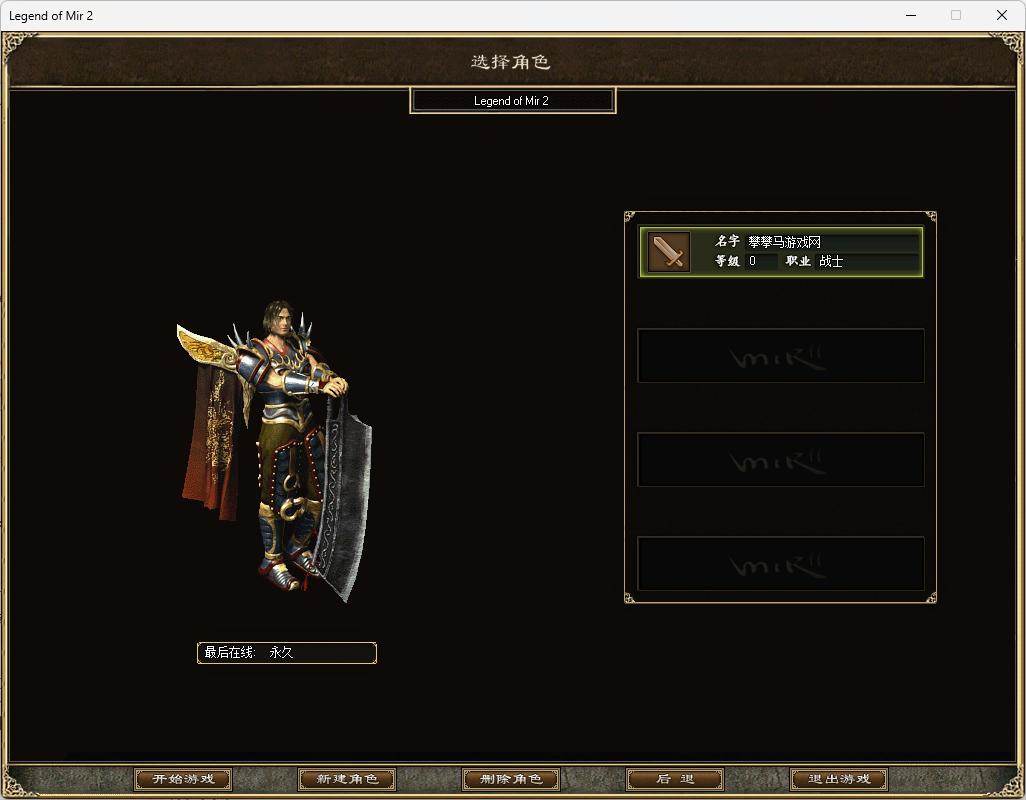The width and height of the screenshot is (1026, 800).
Task: Create a new character with 新建角色
Action: coord(347,779)
